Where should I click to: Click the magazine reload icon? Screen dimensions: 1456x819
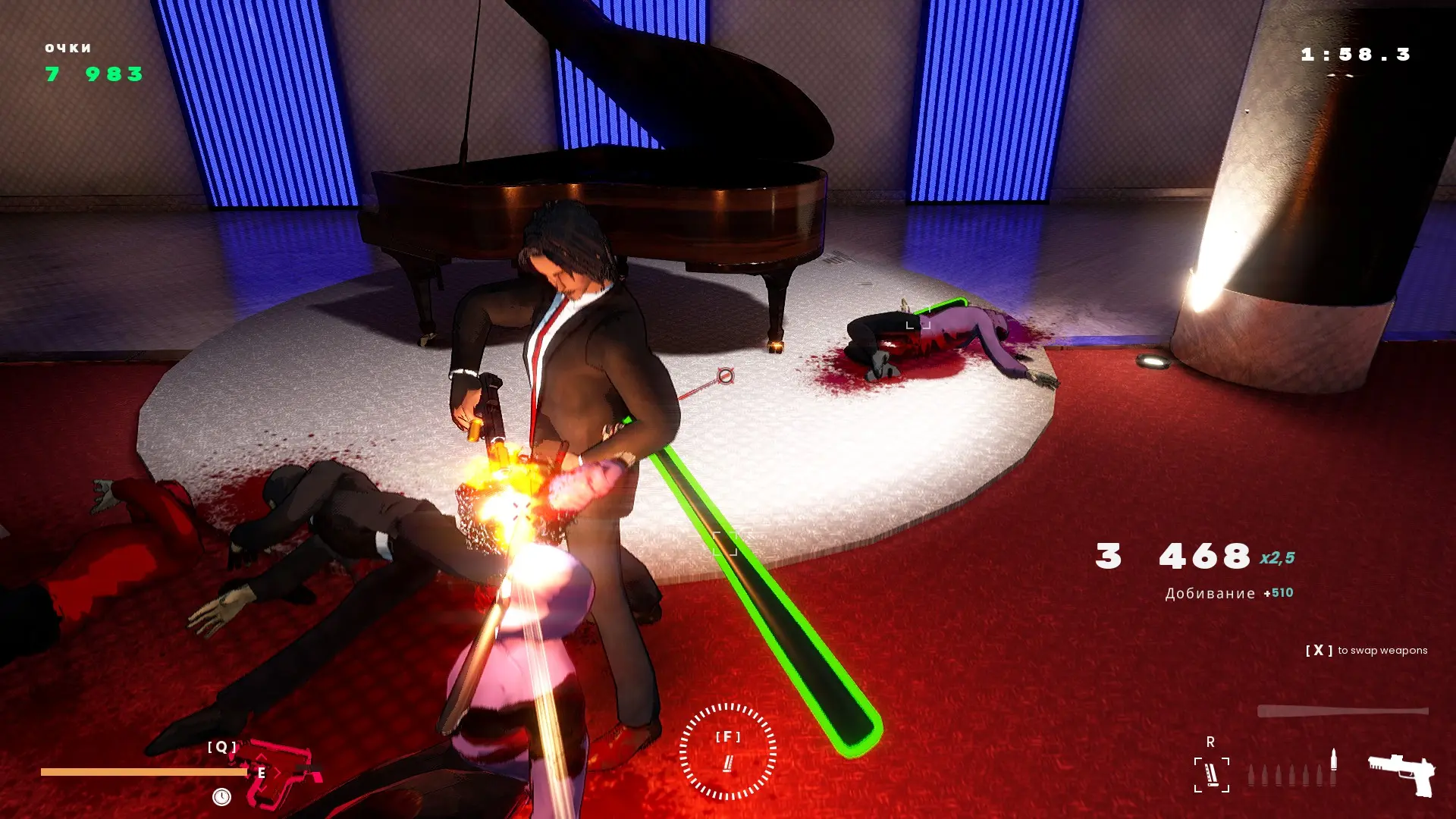(x=1211, y=775)
